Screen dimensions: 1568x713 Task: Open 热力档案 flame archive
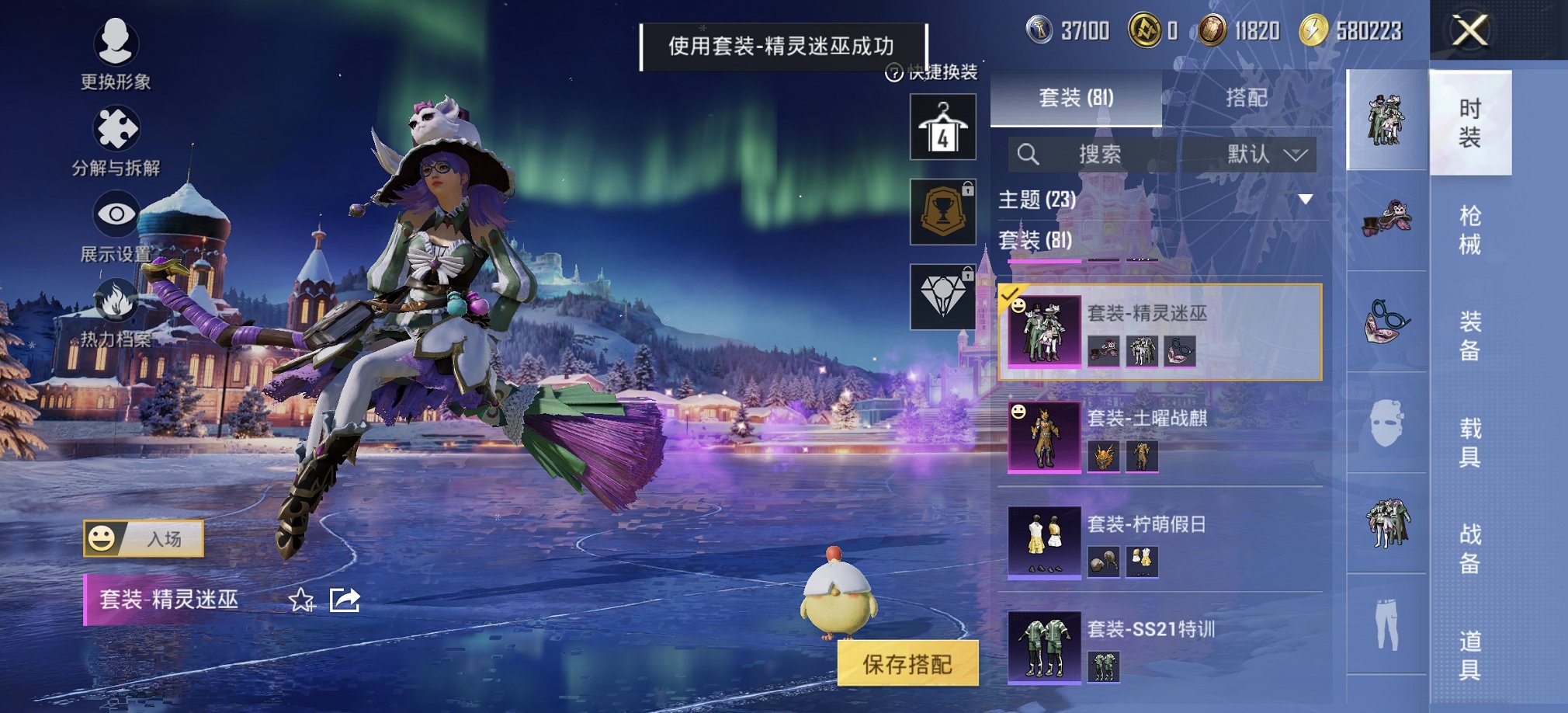tap(116, 312)
